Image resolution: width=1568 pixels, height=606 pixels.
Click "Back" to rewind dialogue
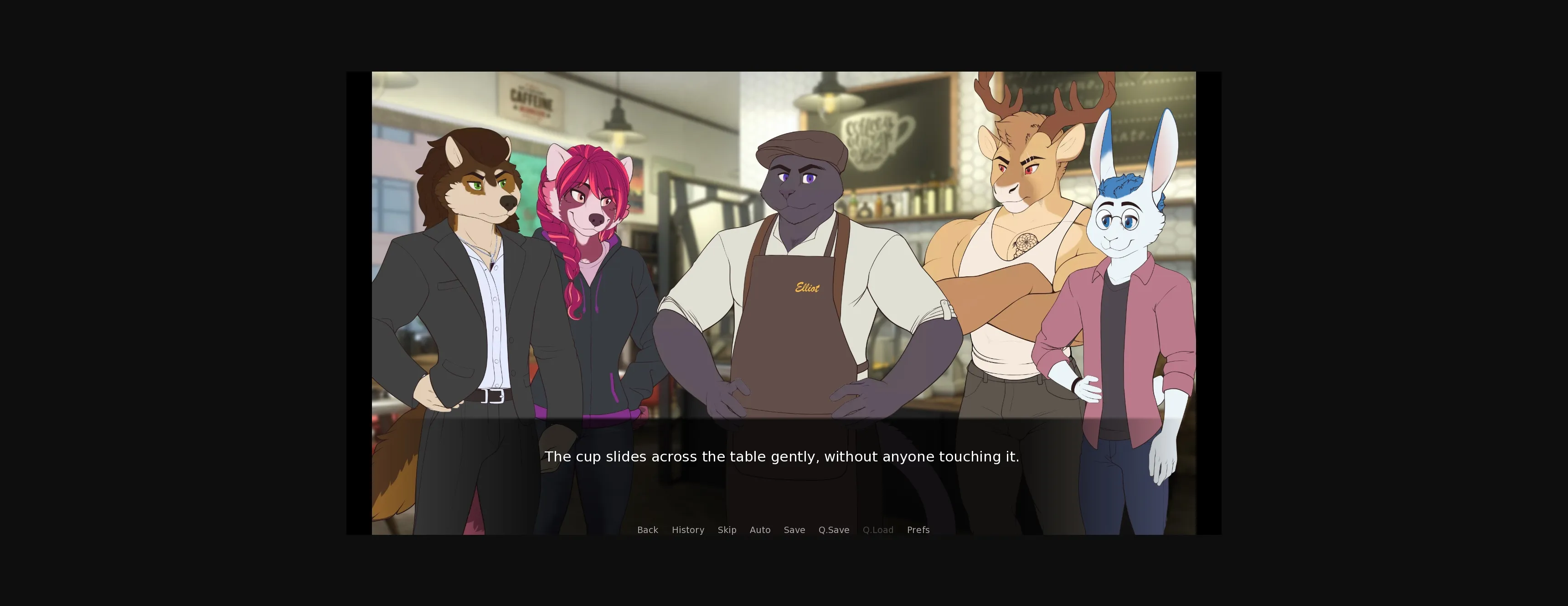[x=647, y=530]
